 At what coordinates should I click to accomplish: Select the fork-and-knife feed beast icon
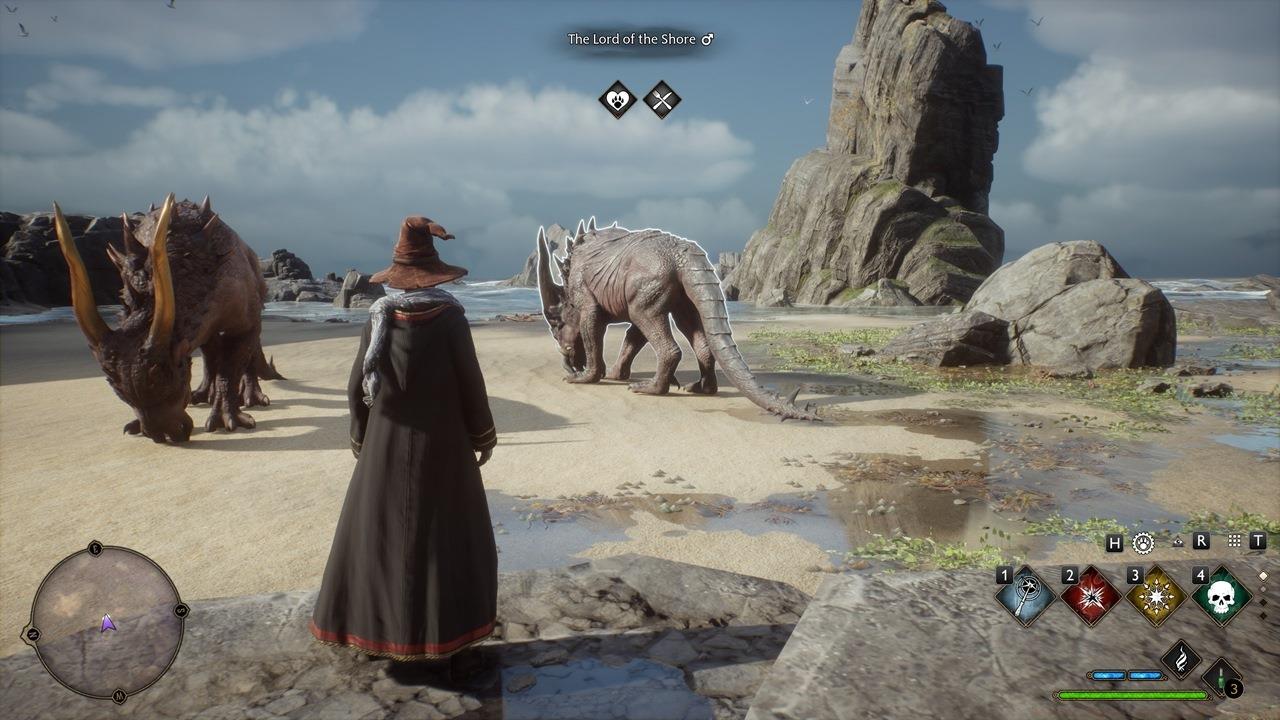pos(660,98)
